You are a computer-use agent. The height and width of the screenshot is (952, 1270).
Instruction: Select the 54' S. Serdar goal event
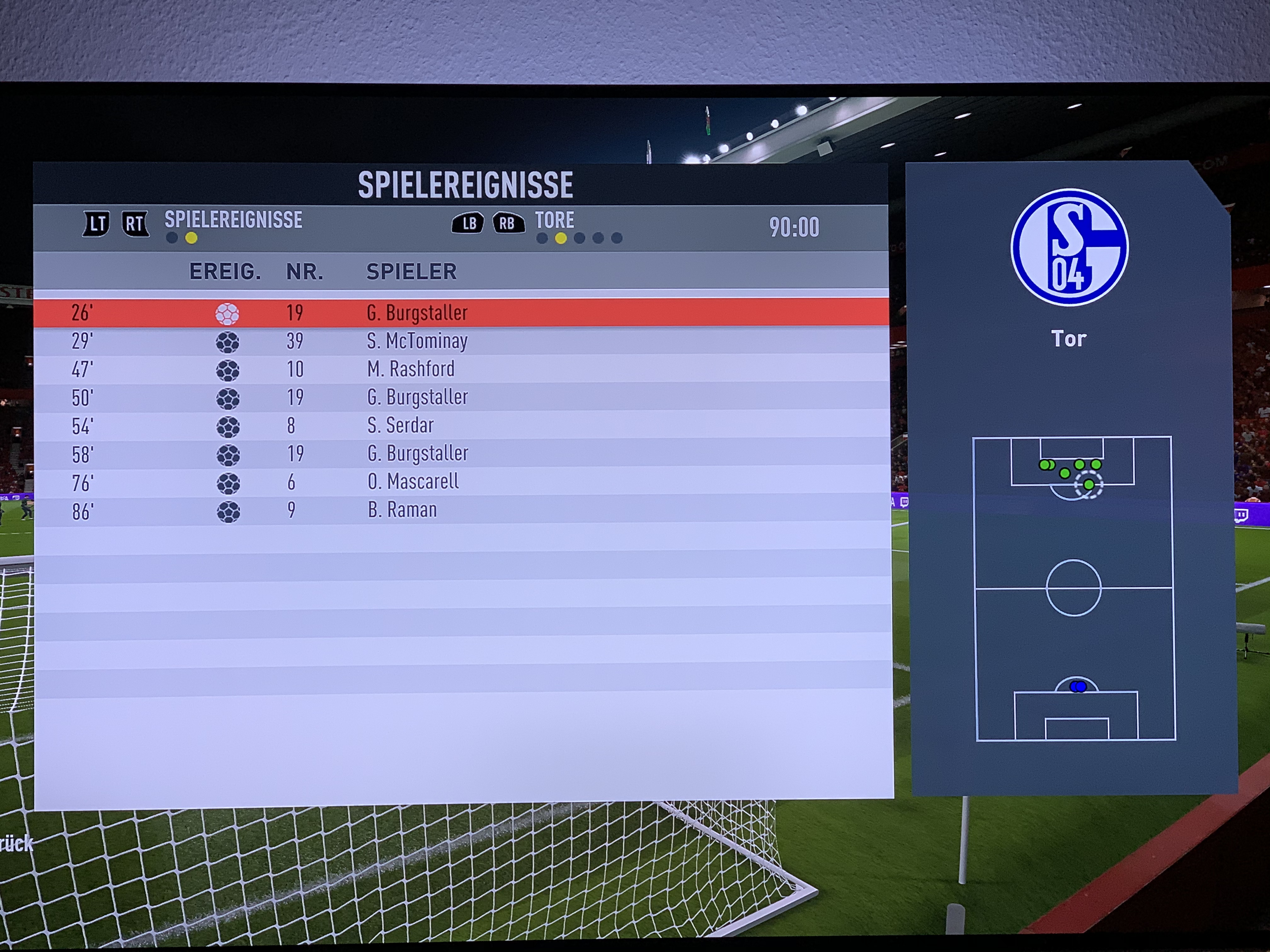click(400, 425)
